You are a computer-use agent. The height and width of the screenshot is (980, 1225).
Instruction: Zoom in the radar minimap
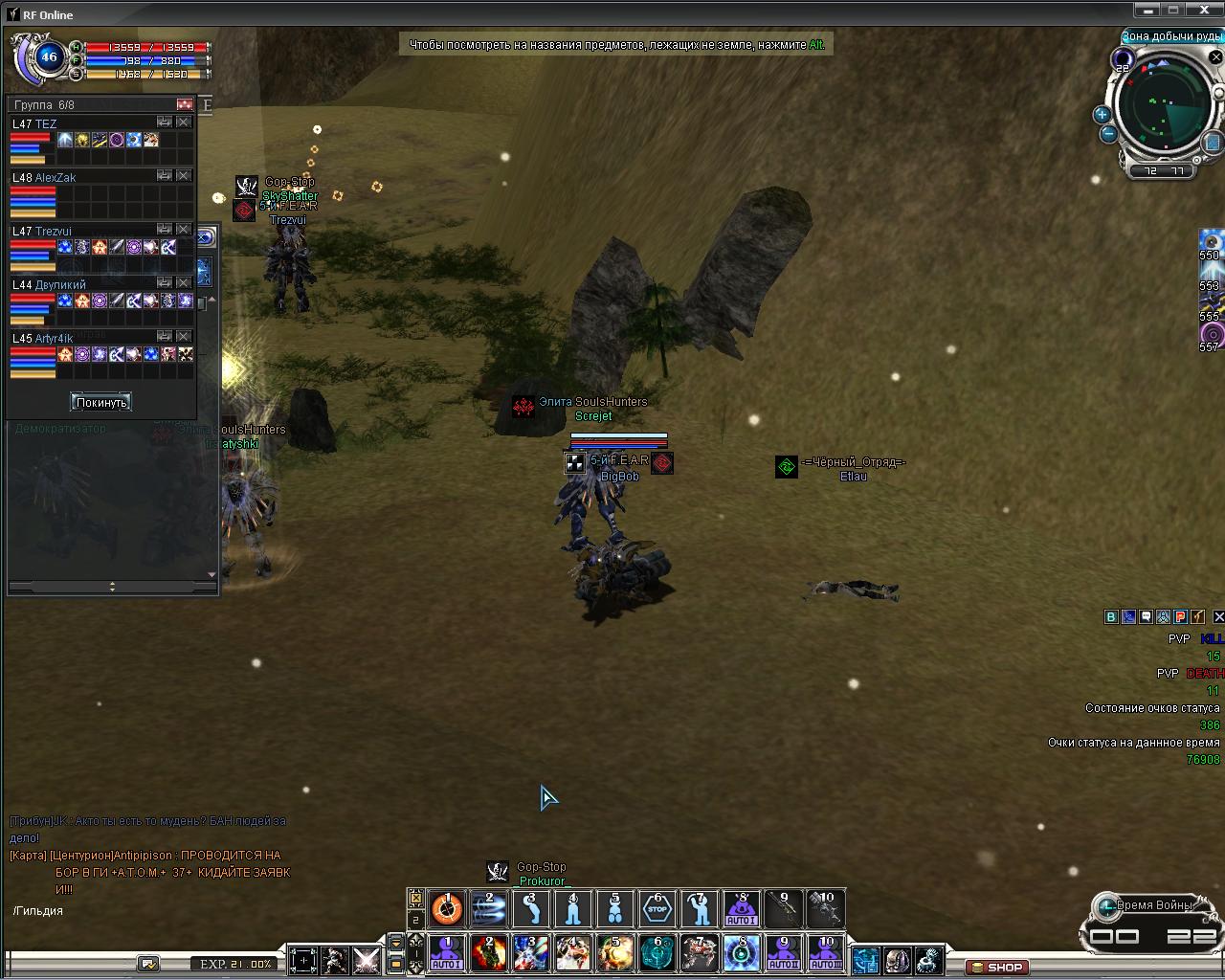[1102, 115]
